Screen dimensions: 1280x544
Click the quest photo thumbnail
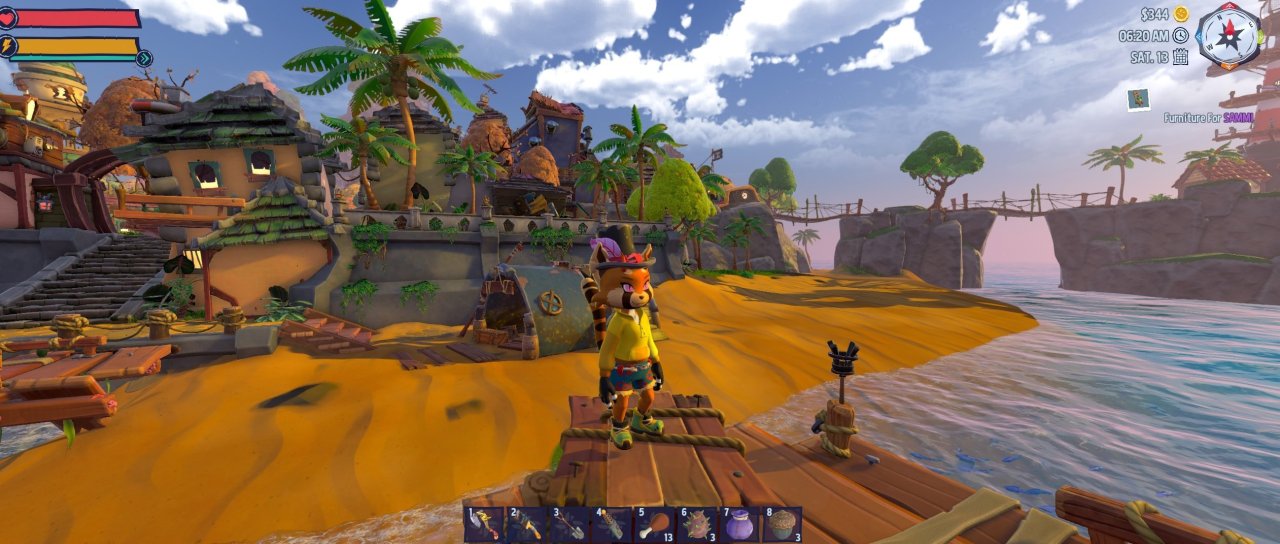tap(1137, 98)
